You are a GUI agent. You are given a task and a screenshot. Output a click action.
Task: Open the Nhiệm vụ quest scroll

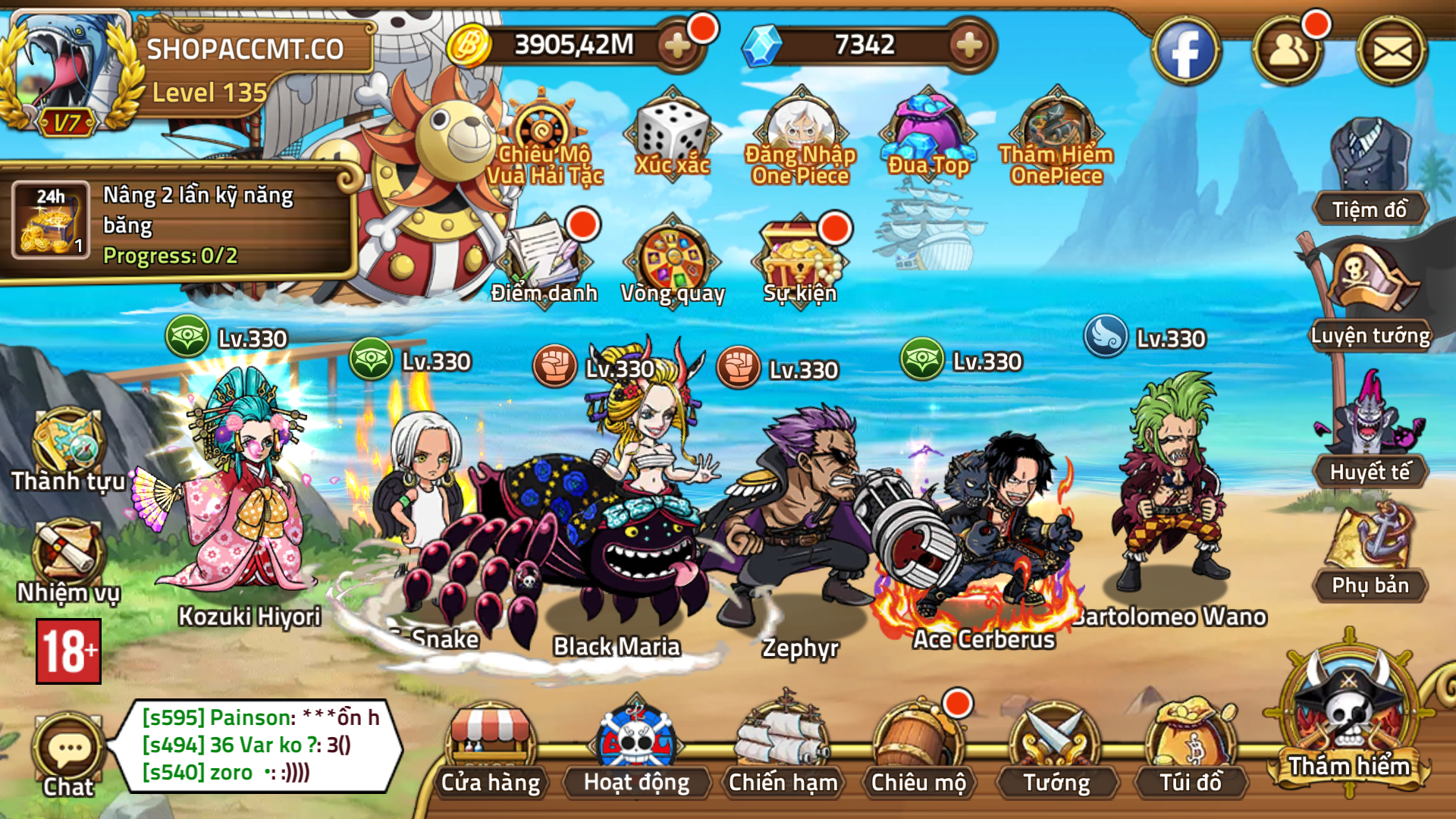pos(67,557)
